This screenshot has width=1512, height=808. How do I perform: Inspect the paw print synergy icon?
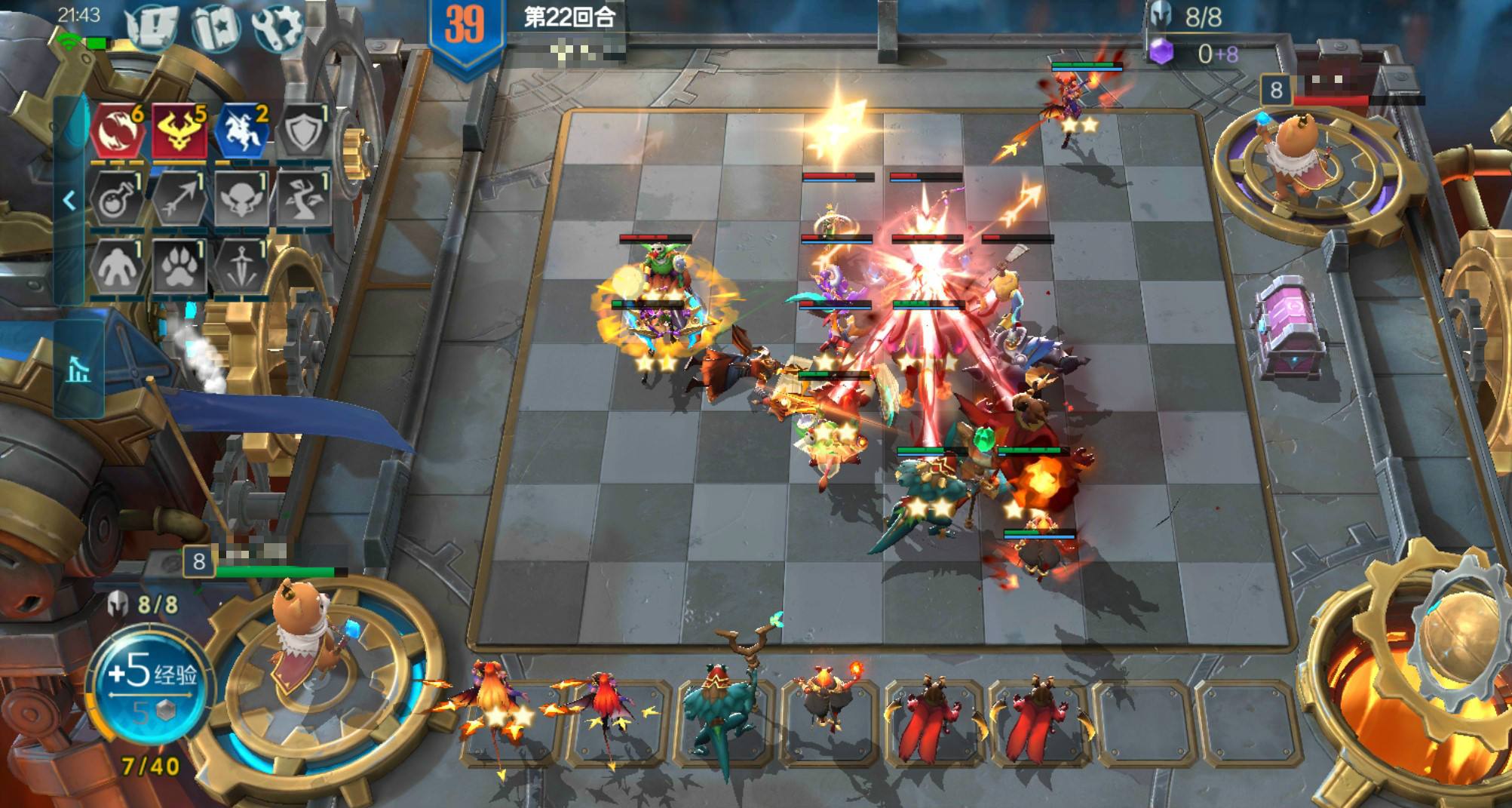coord(179,267)
